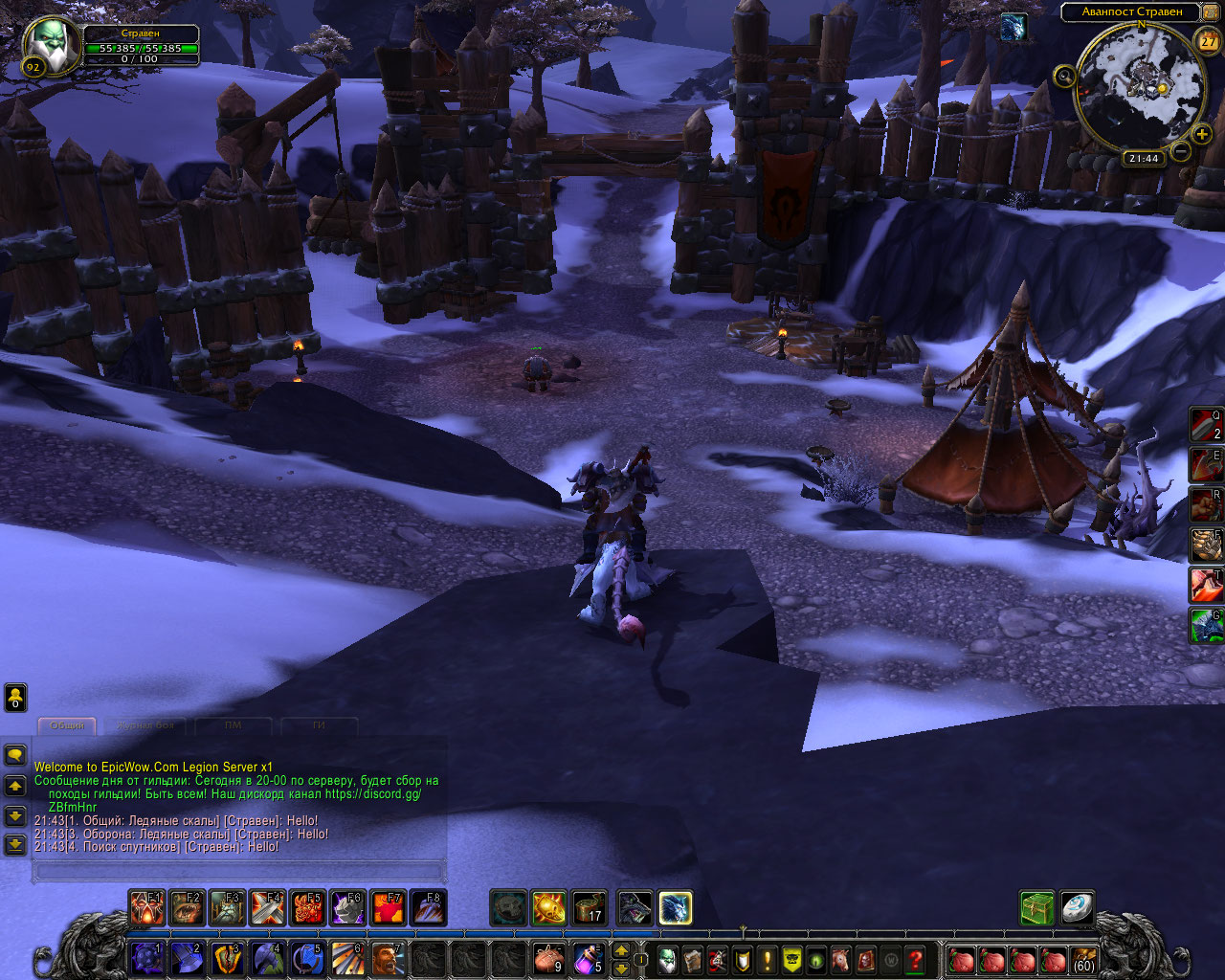The height and width of the screenshot is (980, 1225).
Task: Switch to the Общий chat tab
Action: pos(67,725)
